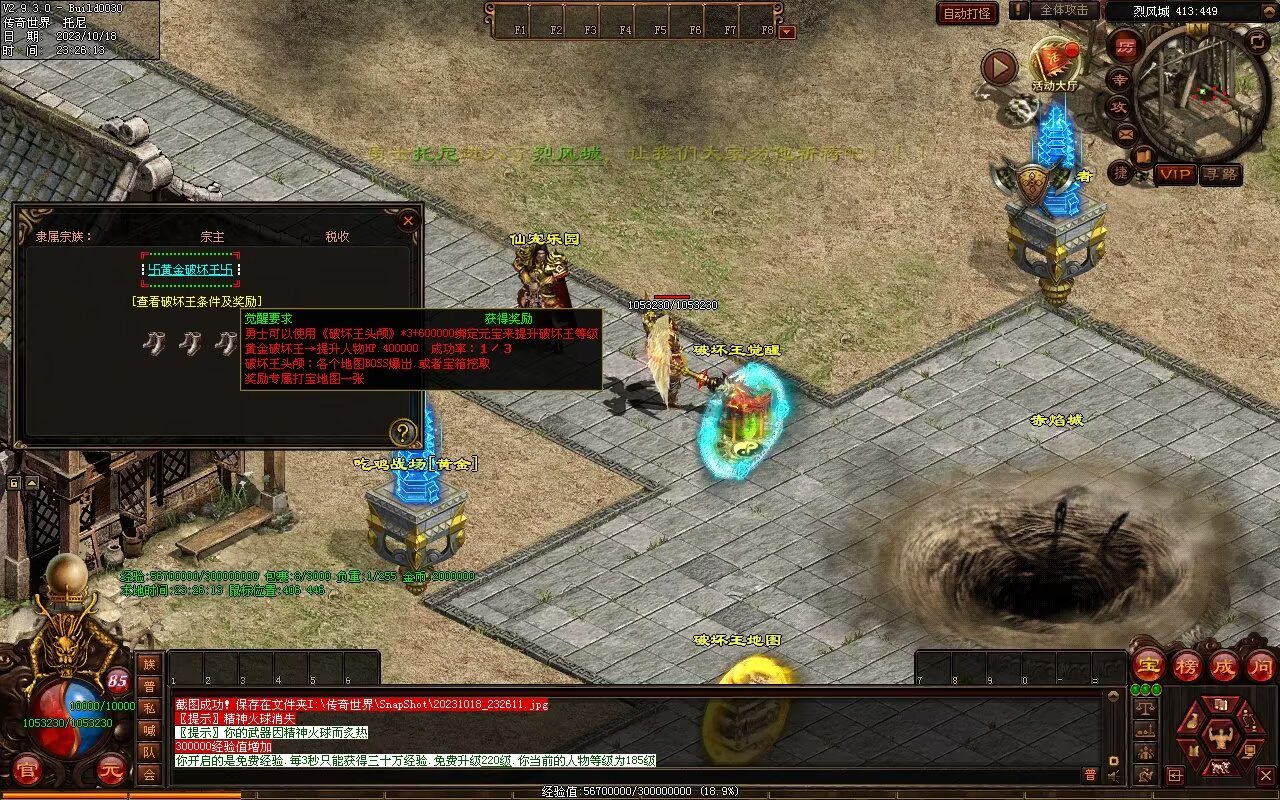Viewport: 1280px width, 800px height.
Task: Toggle 自动打怪 auto-fight
Action: tap(967, 13)
